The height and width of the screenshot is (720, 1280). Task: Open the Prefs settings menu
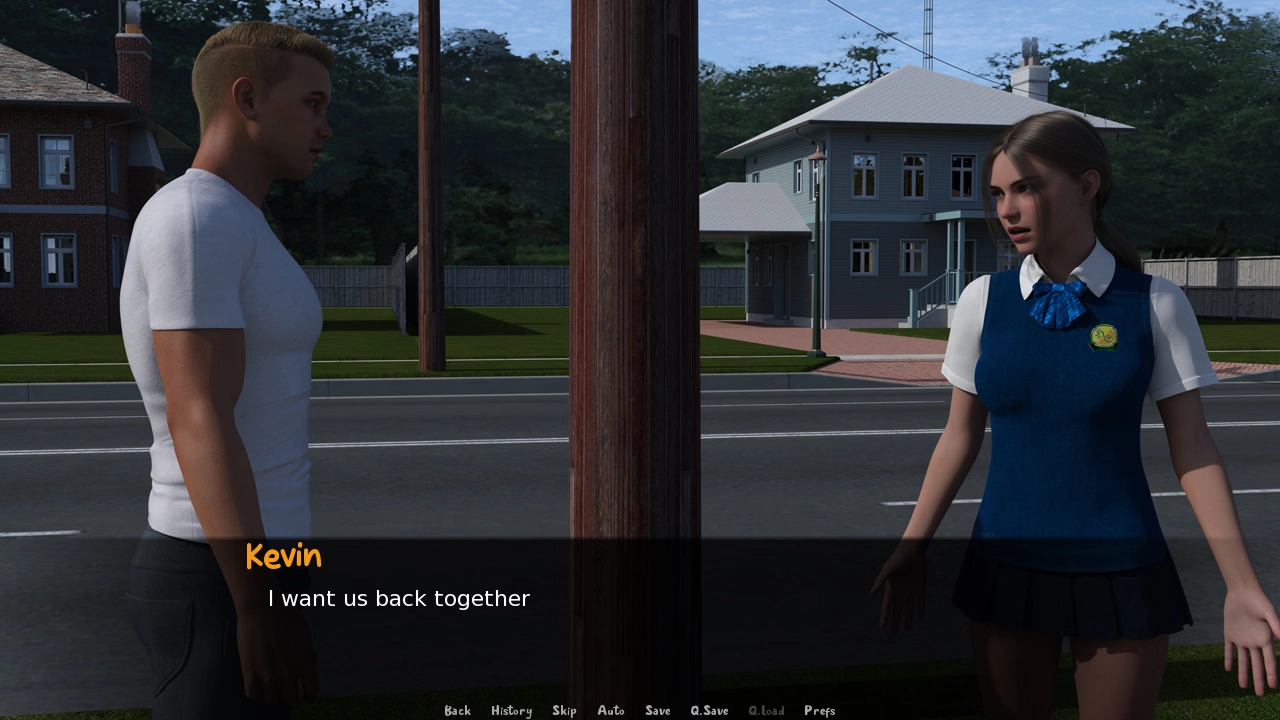tap(819, 711)
